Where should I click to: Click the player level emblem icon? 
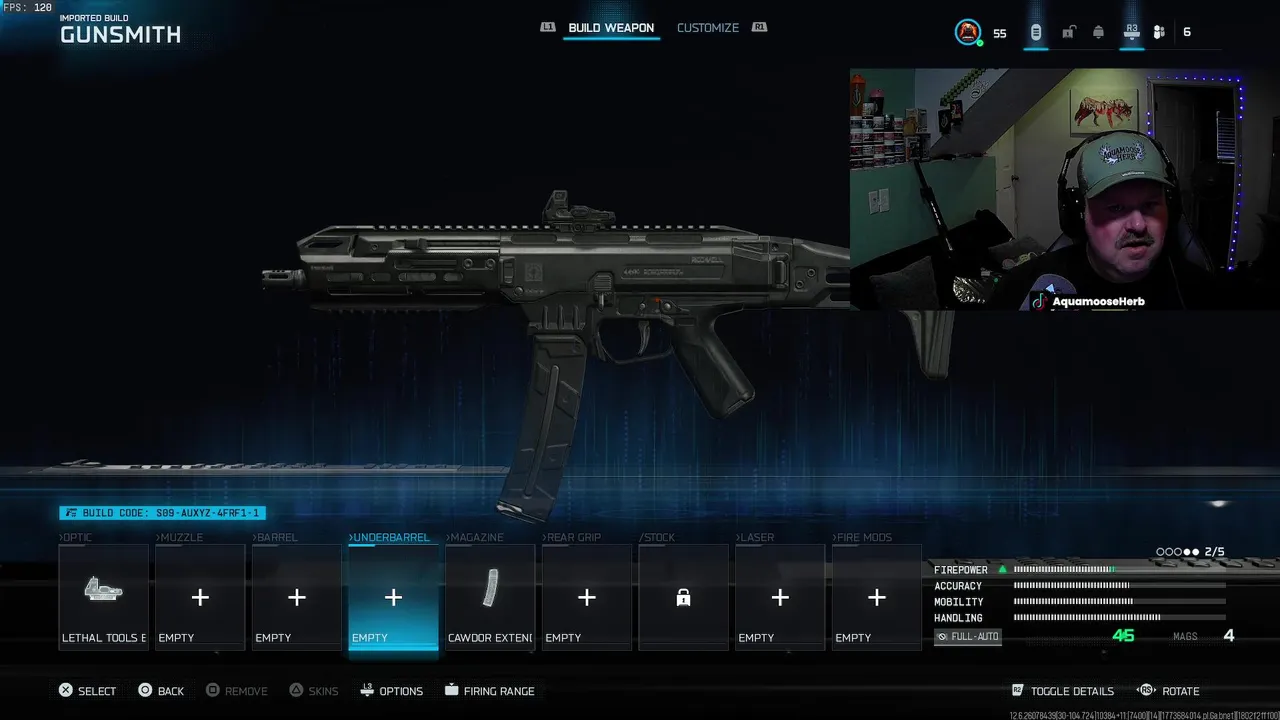coord(968,32)
